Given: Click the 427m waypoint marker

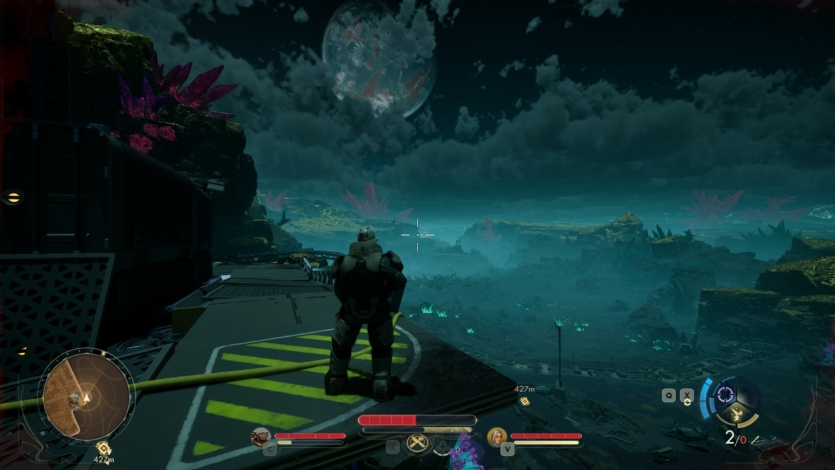Looking at the screenshot, I should (524, 400).
